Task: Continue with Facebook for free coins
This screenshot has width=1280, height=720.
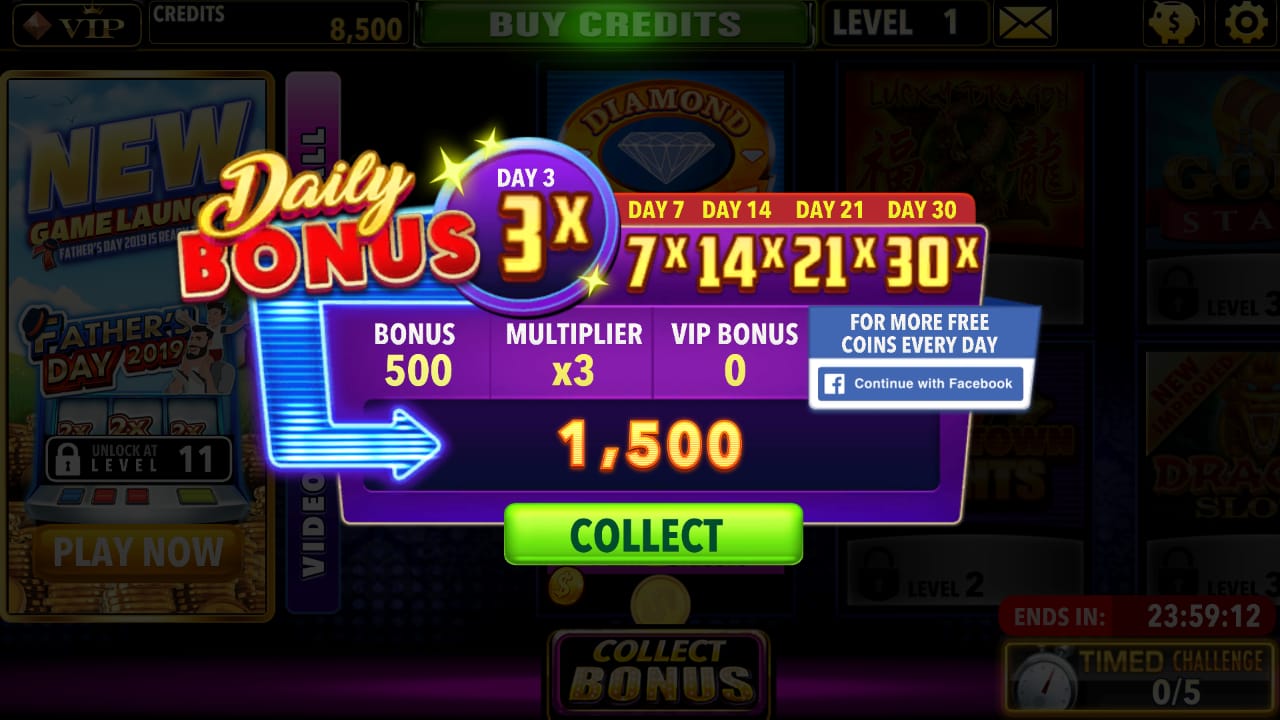Action: (x=919, y=383)
